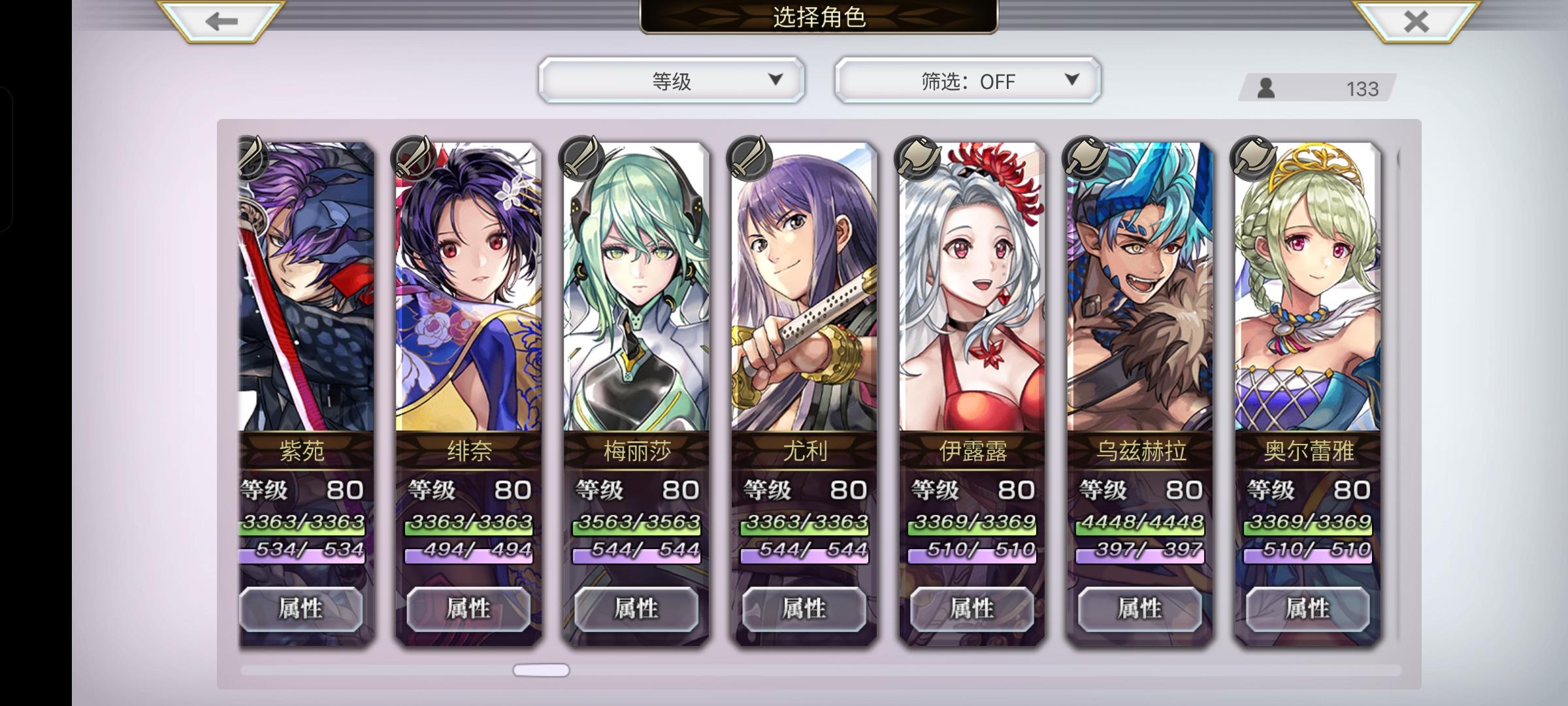Viewport: 1568px width, 706px height.
Task: View 属性 for 乌兹赫拉
Action: (1139, 608)
